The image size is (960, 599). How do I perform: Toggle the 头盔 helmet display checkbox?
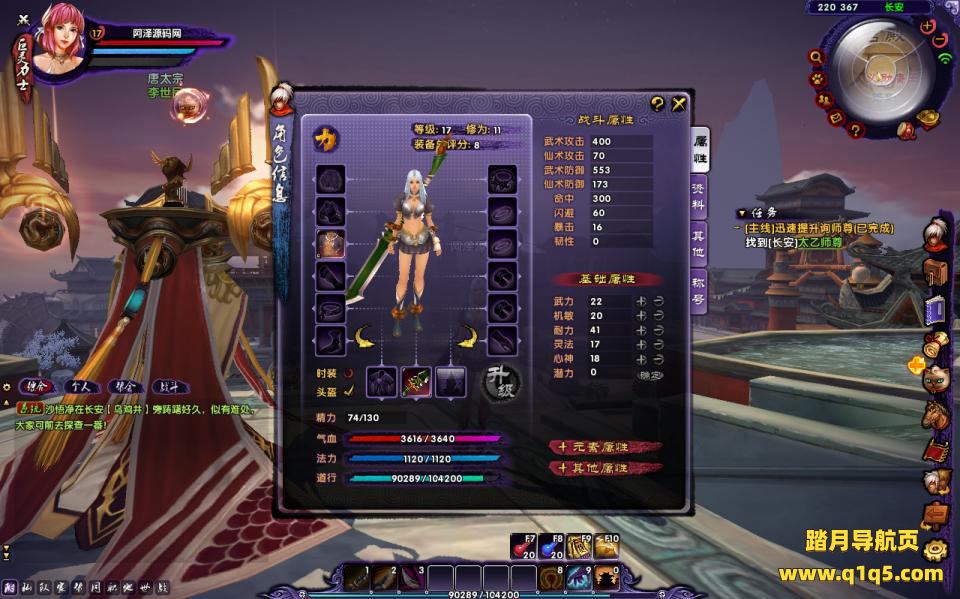coord(349,390)
